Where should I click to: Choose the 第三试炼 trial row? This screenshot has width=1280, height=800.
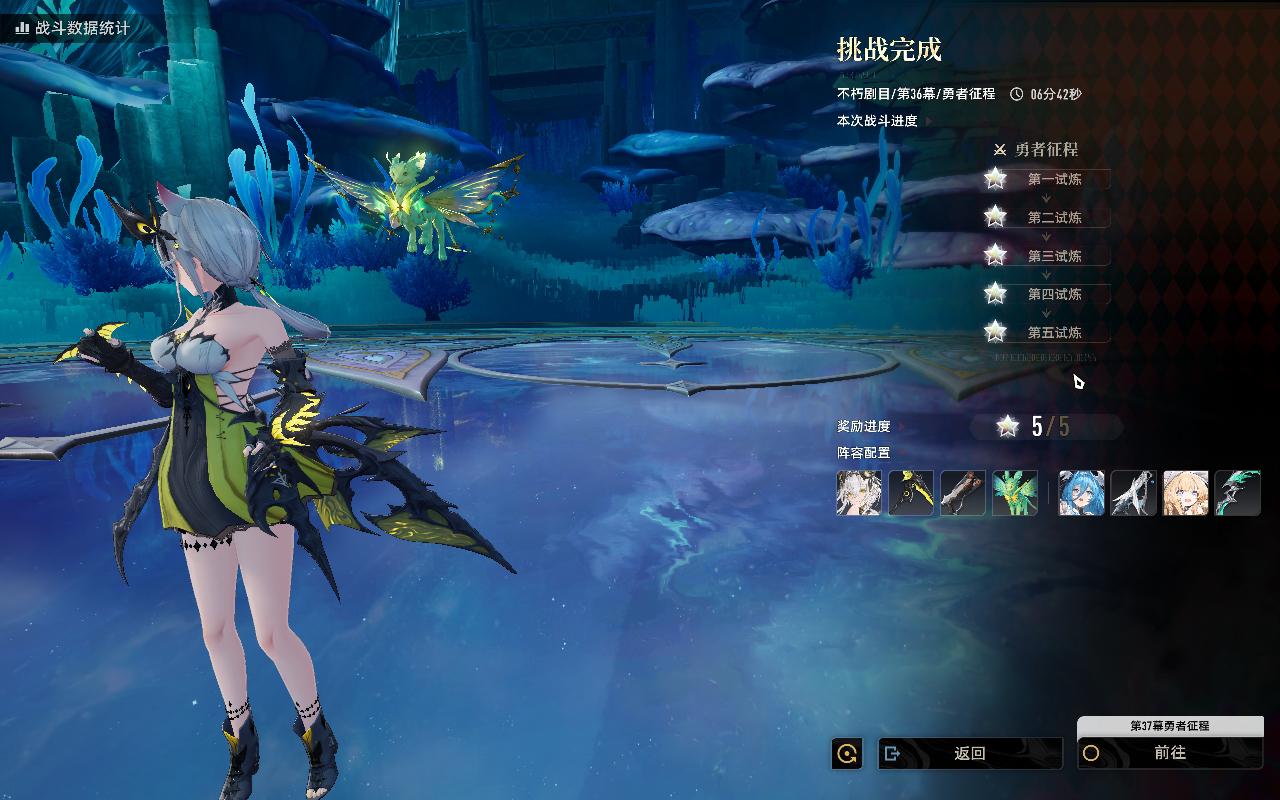(1054, 256)
